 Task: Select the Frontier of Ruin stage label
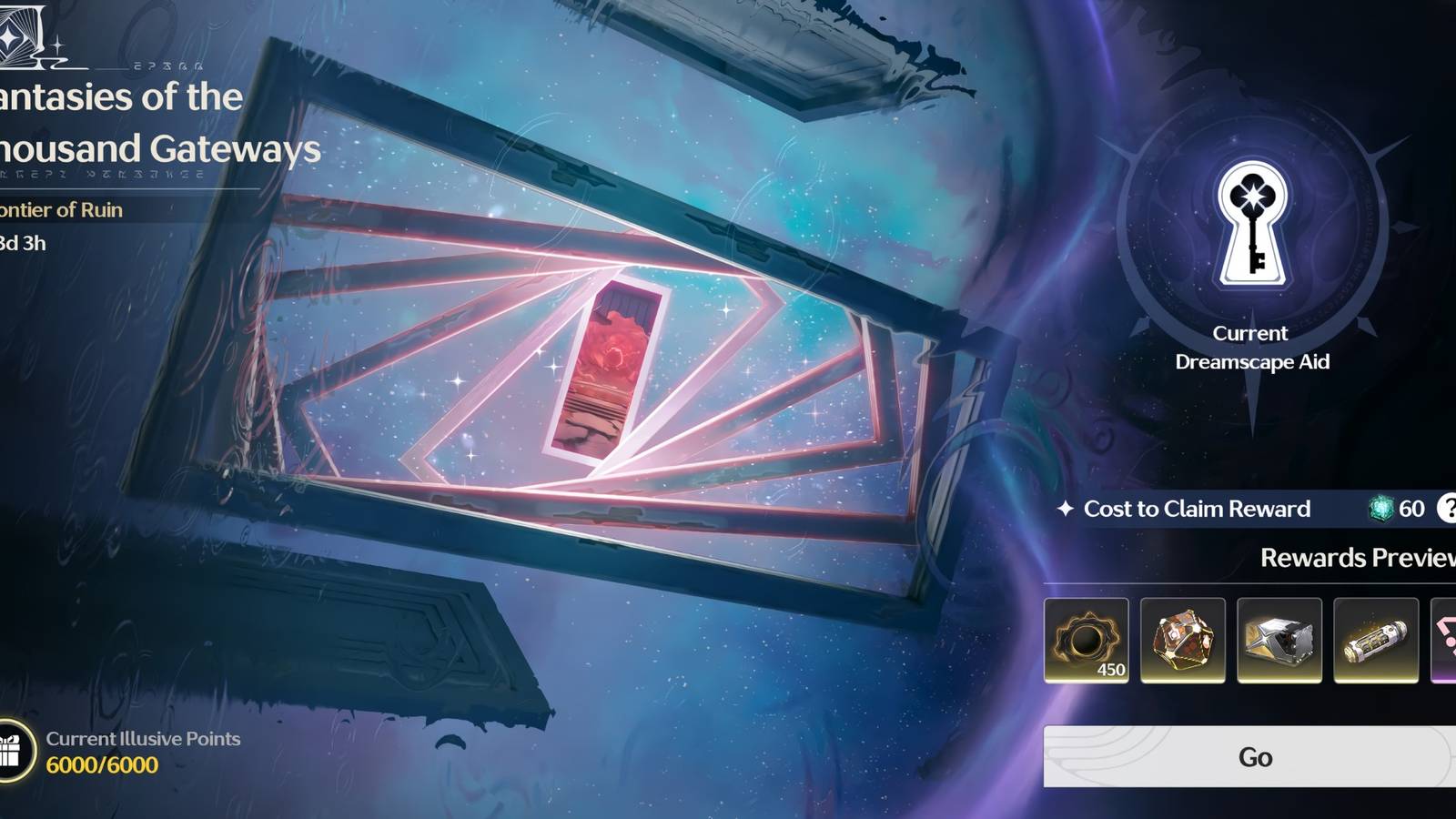pyautogui.click(x=59, y=209)
